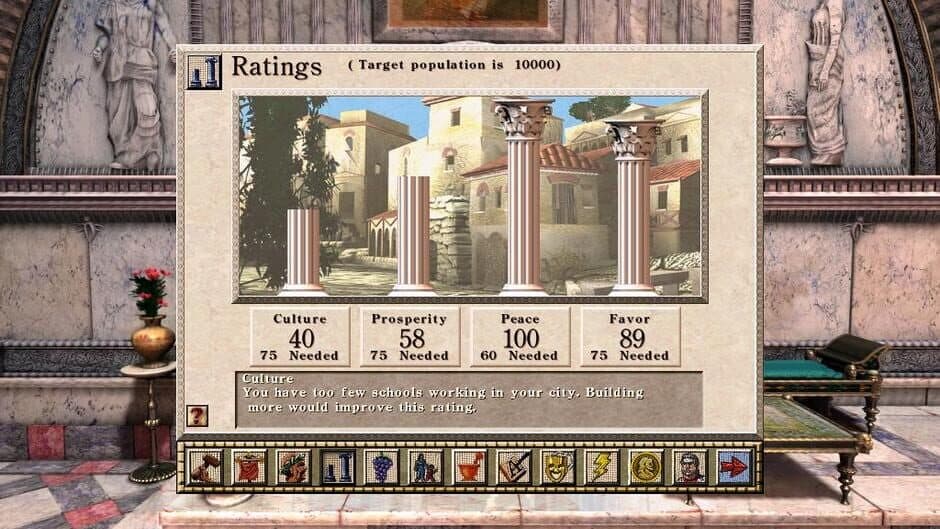Open the Labor advisor hammer icon
The width and height of the screenshot is (940, 529).
(x=205, y=467)
